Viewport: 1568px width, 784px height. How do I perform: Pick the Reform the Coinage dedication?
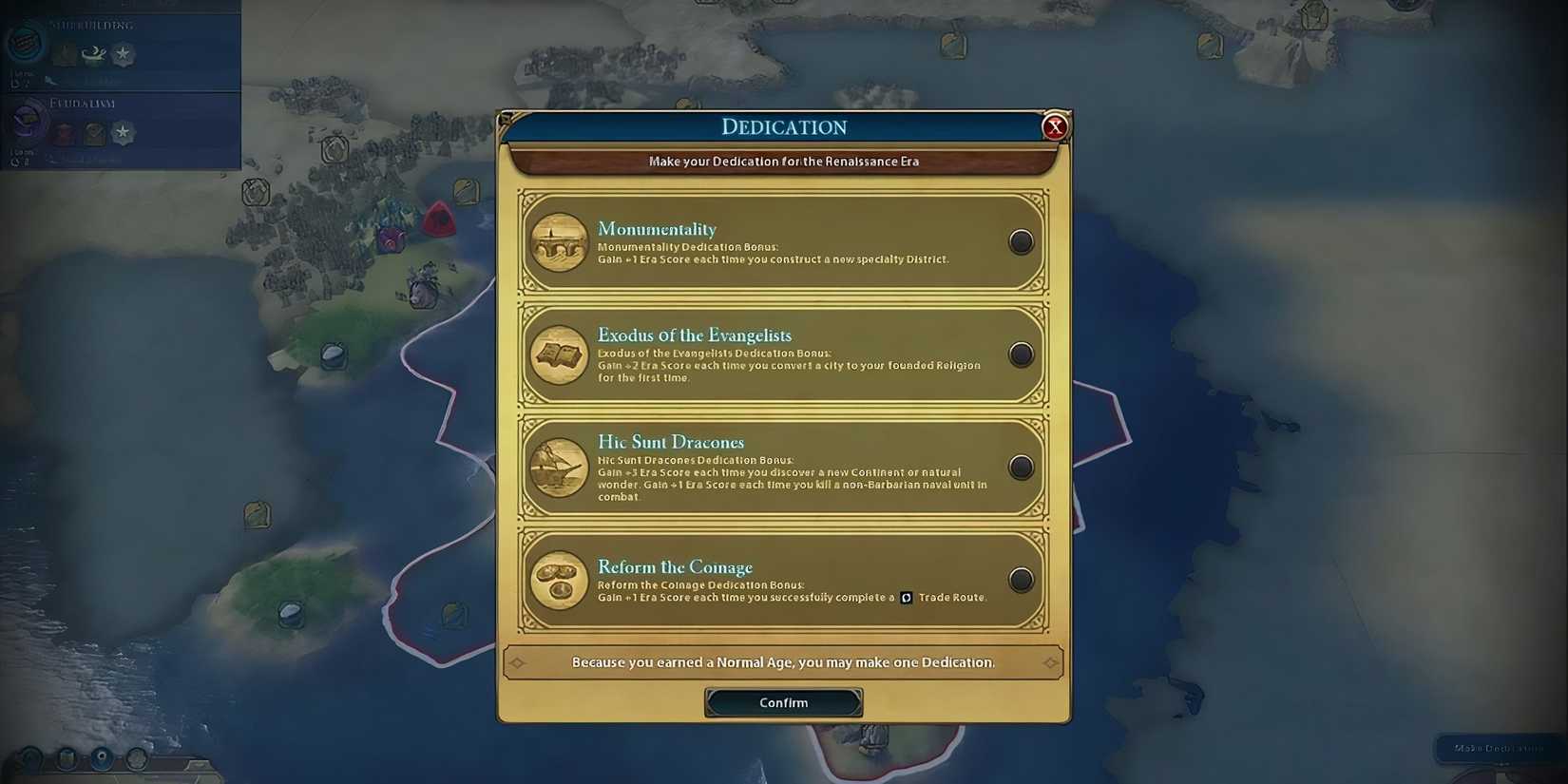pos(1021,580)
